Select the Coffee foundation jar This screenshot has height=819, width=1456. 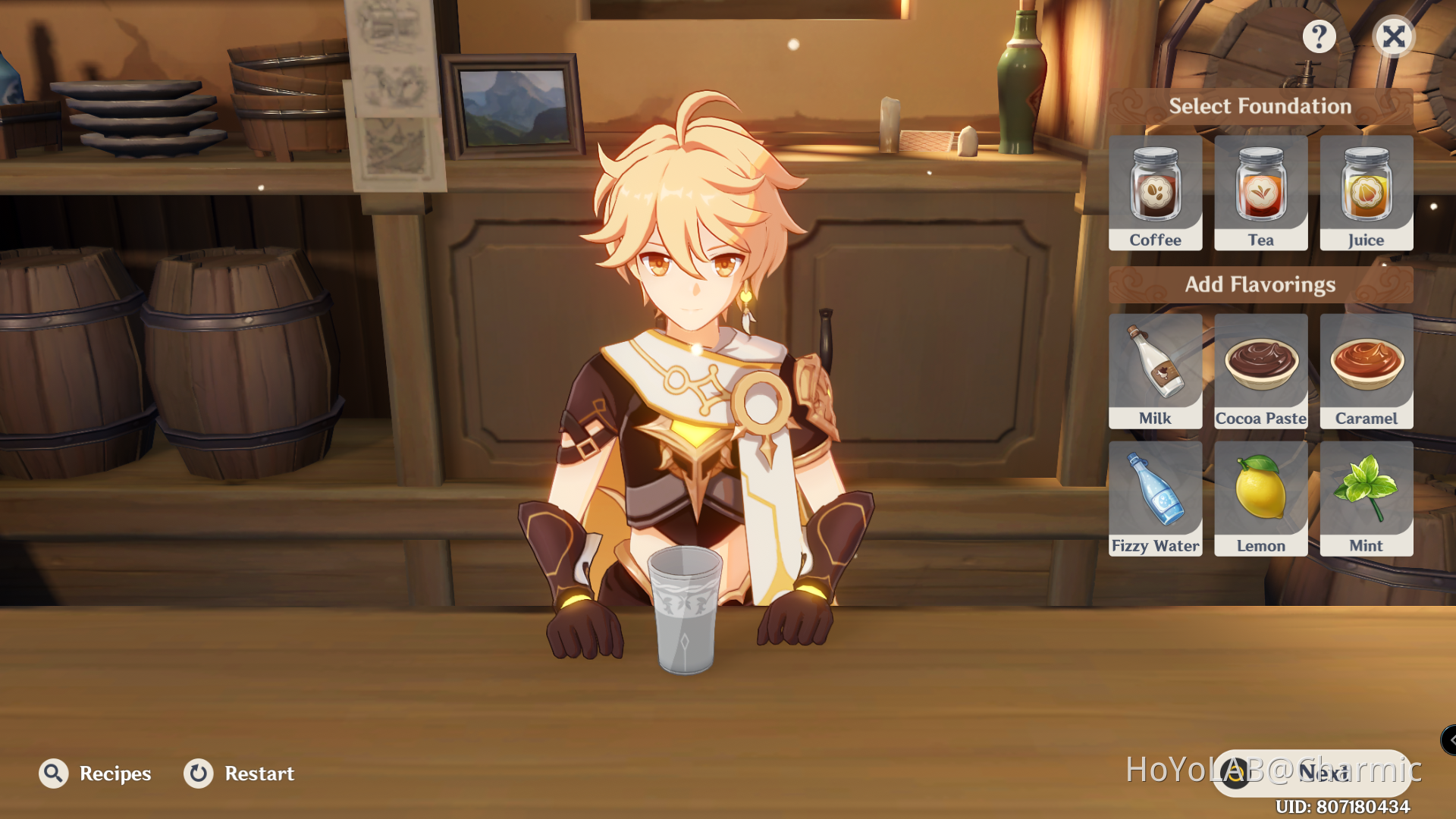coord(1155,190)
